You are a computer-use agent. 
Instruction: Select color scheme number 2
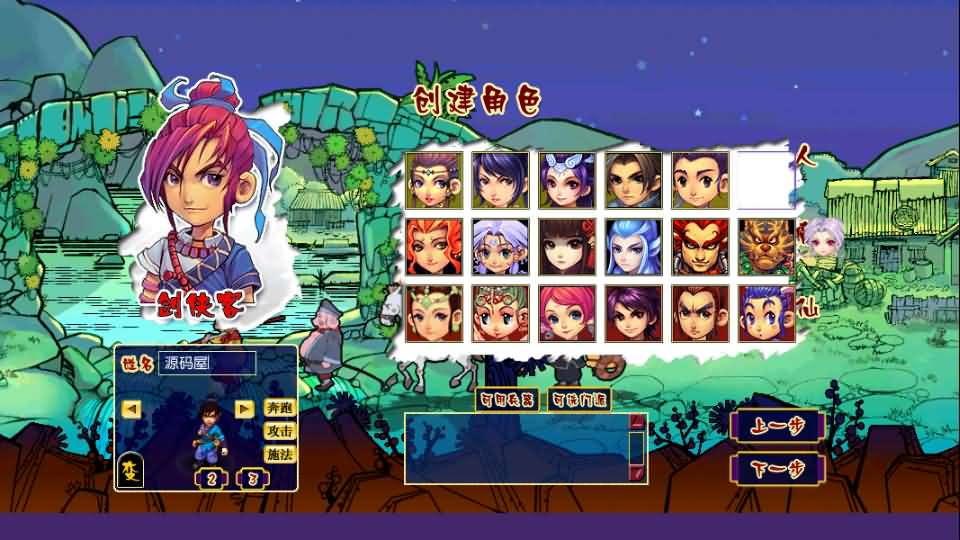[x=212, y=477]
